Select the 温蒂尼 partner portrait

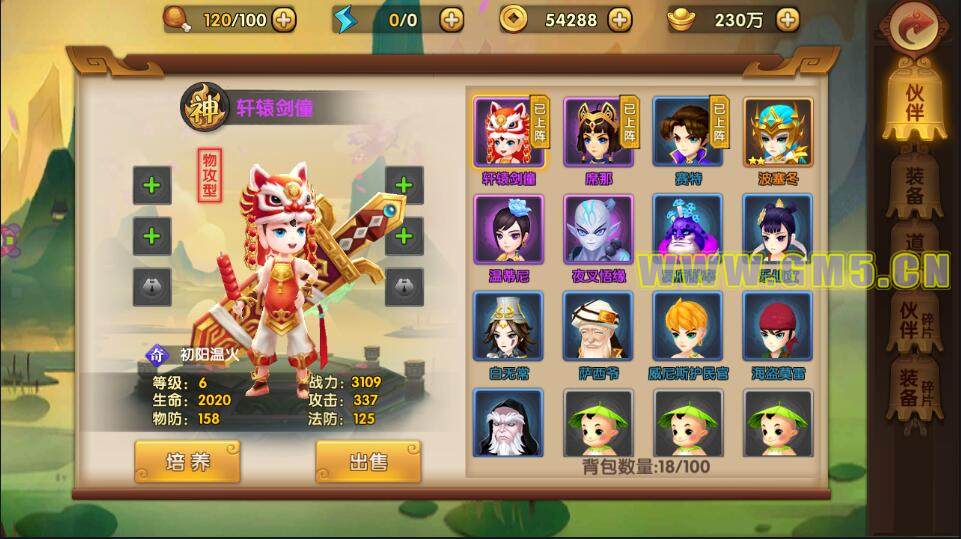(508, 230)
